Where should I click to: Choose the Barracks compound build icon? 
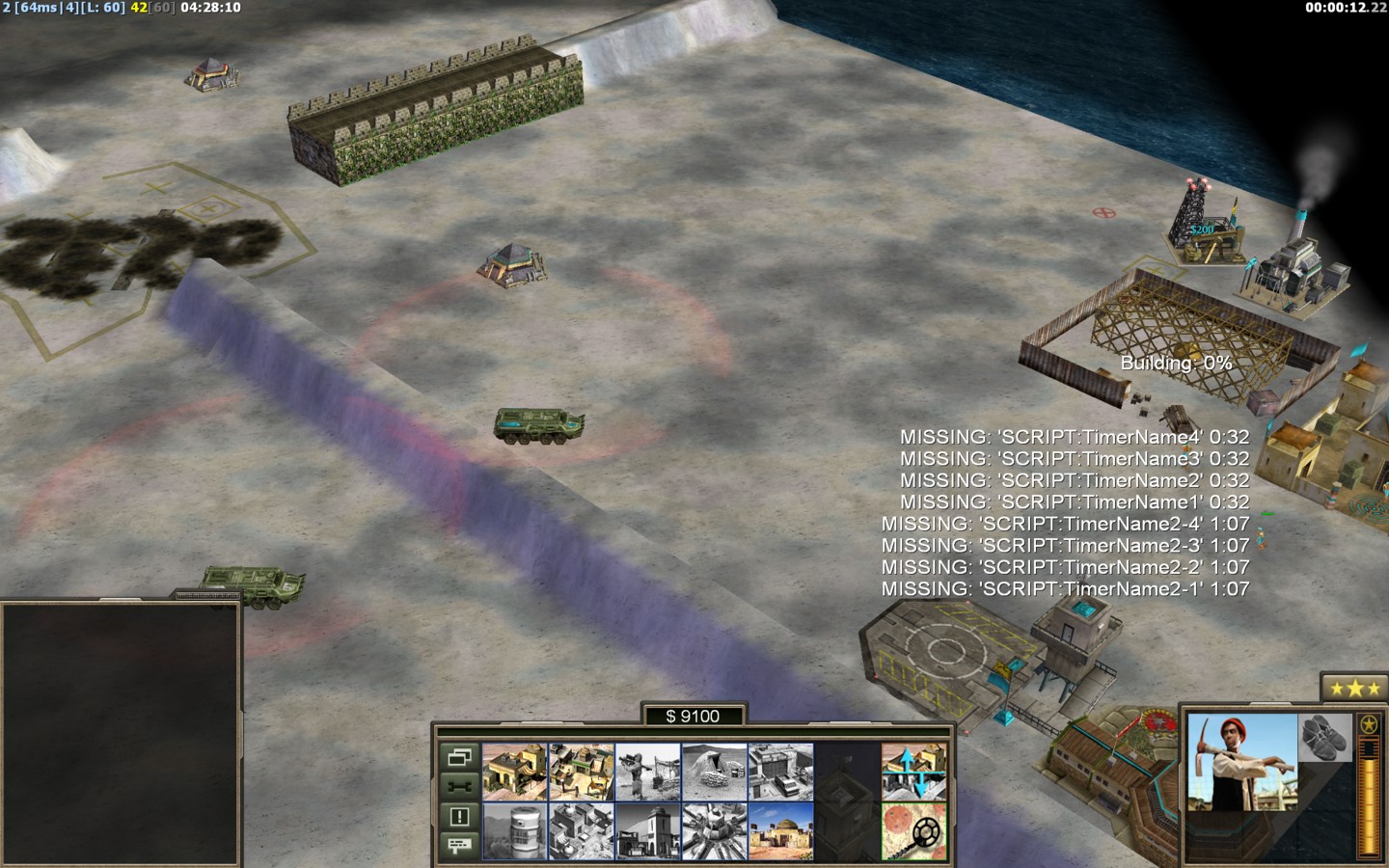[581, 772]
